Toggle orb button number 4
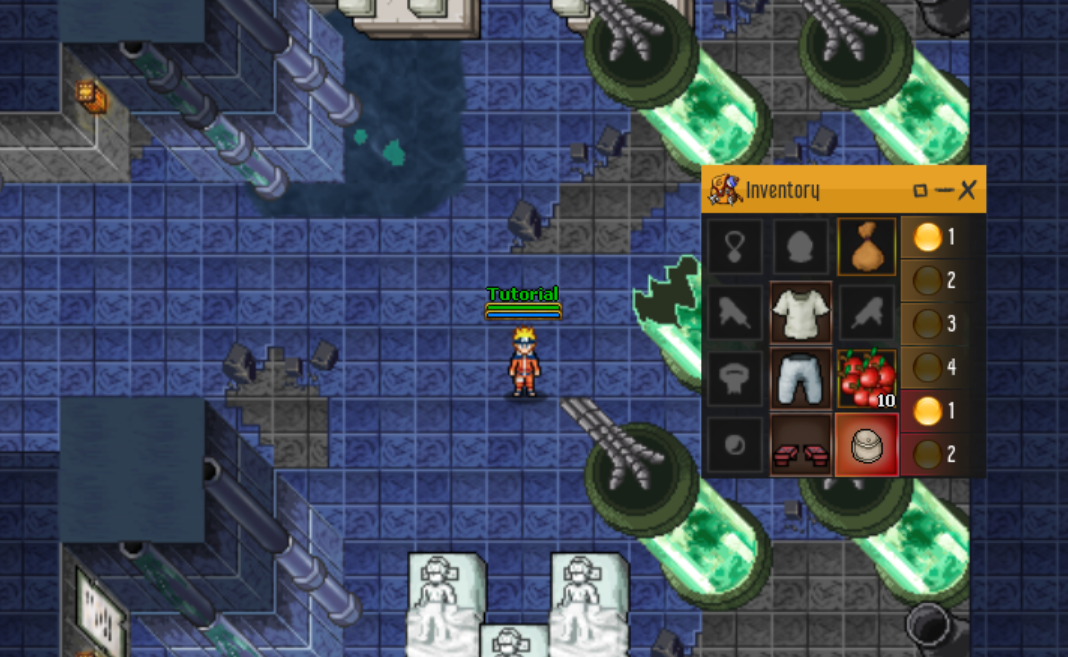 click(928, 367)
